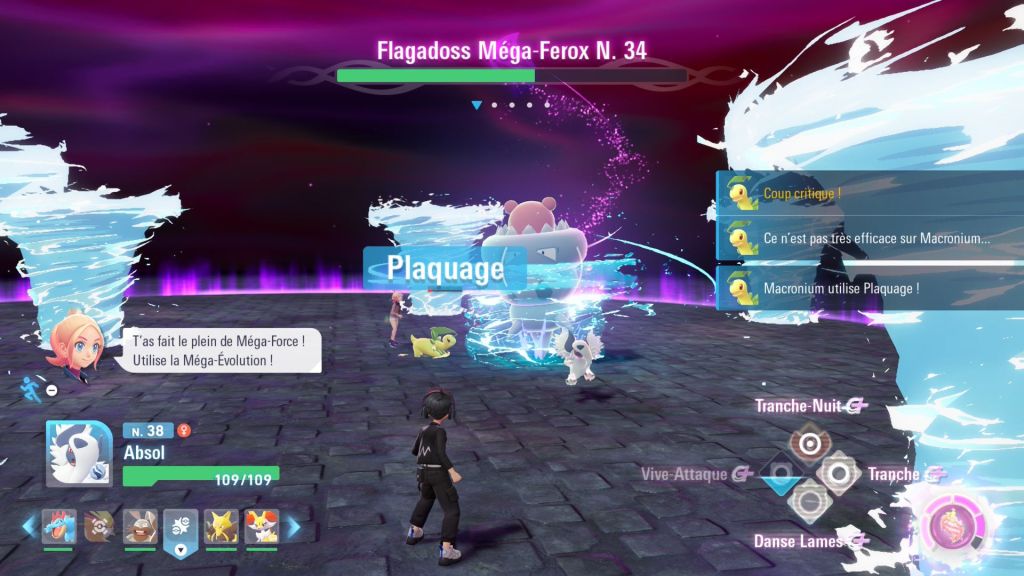Screen dimensions: 1024x576
Task: Click the party bar left arrow
Action: [29, 527]
